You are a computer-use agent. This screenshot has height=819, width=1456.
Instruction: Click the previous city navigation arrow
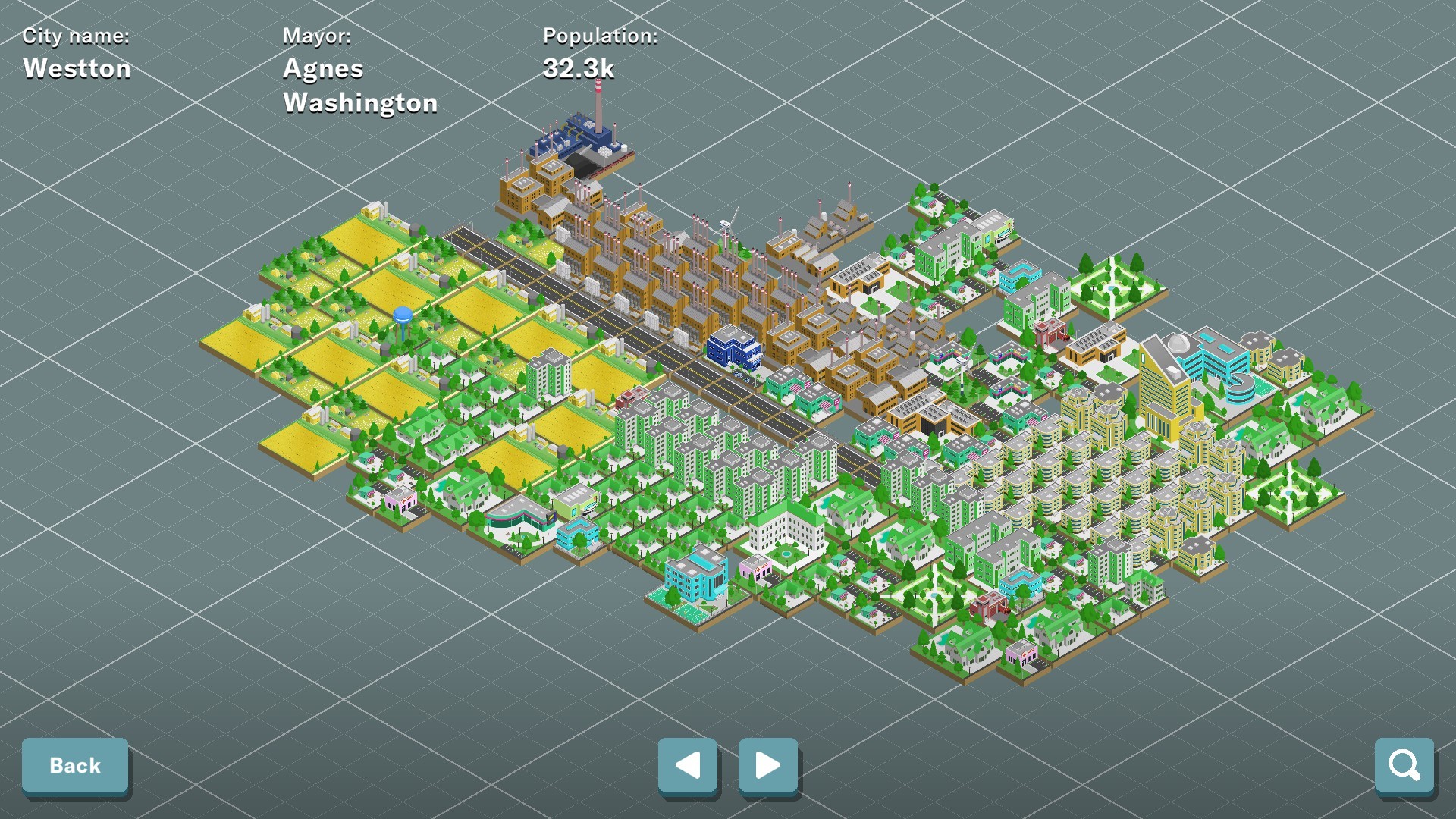[x=687, y=766]
